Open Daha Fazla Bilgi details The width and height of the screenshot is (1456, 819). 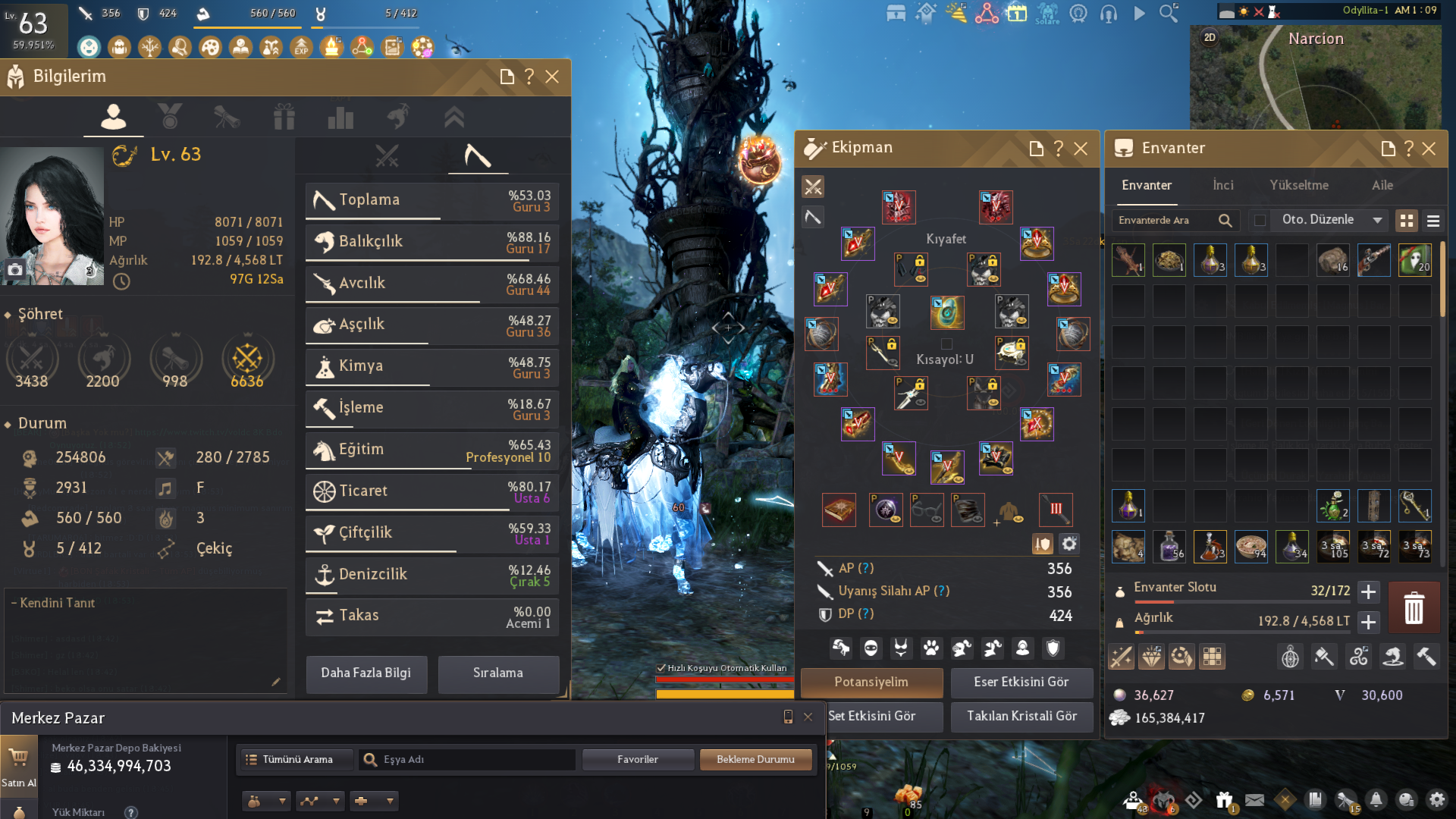(366, 673)
